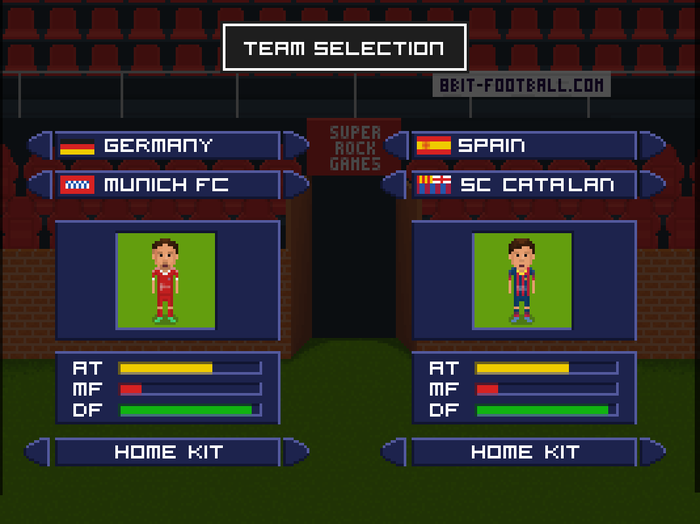Click the left arrow next to SC Catalan
Screen dimensions: 700x524
pos(397,185)
